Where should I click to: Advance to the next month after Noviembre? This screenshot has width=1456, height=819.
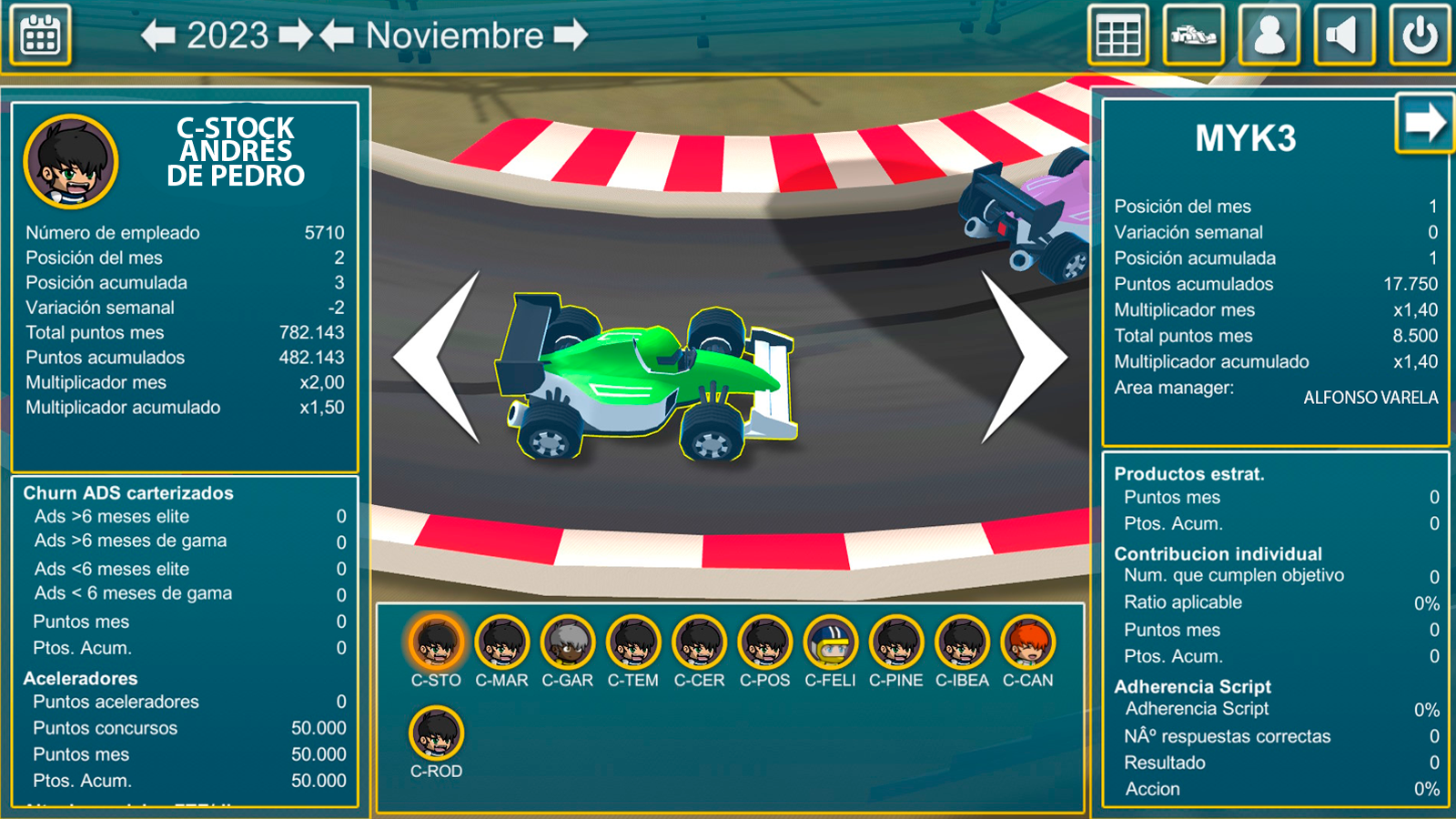coord(569,36)
